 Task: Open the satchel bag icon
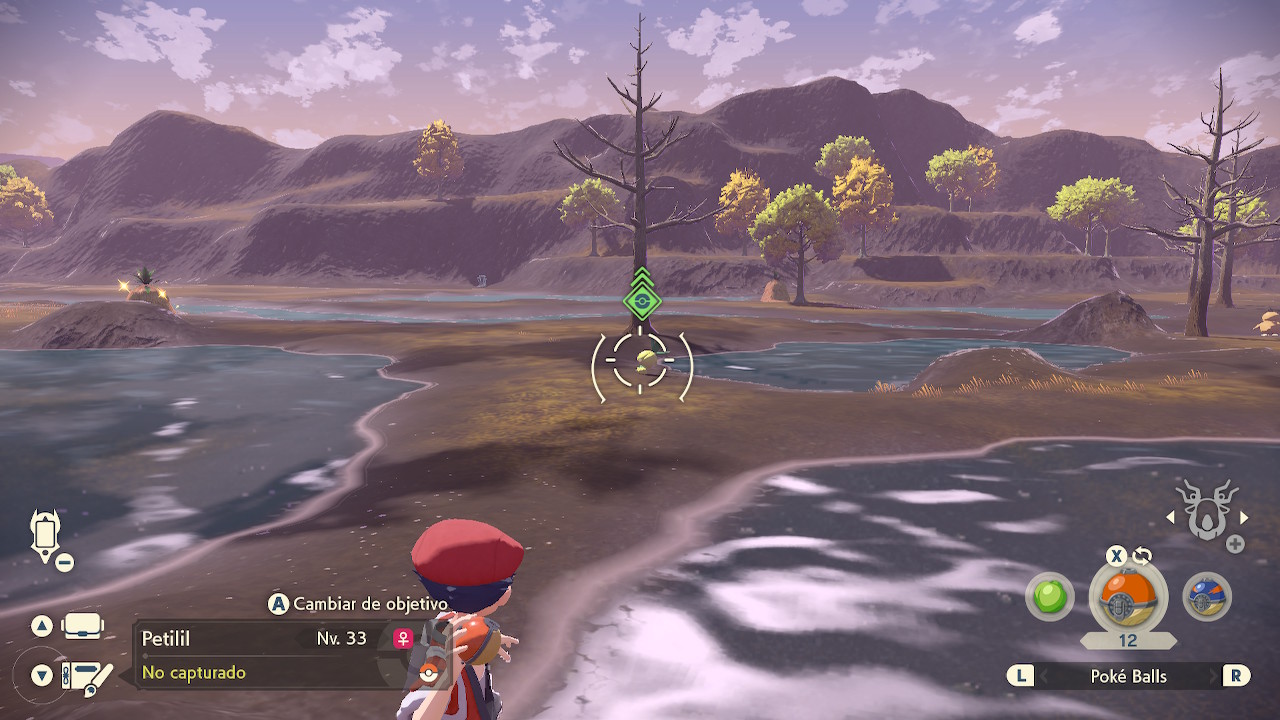click(82, 626)
